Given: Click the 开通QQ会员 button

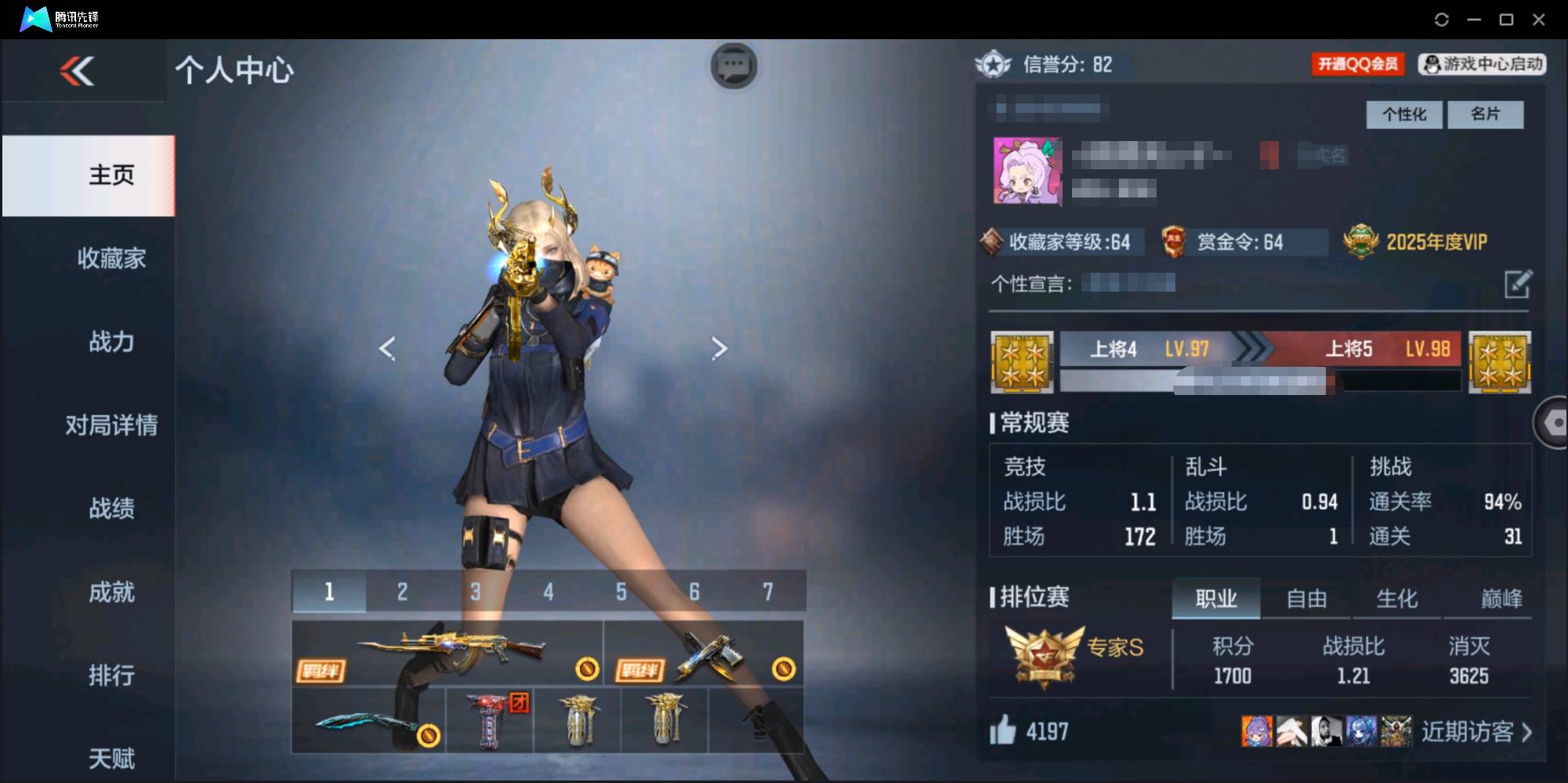Looking at the screenshot, I should (x=1358, y=64).
